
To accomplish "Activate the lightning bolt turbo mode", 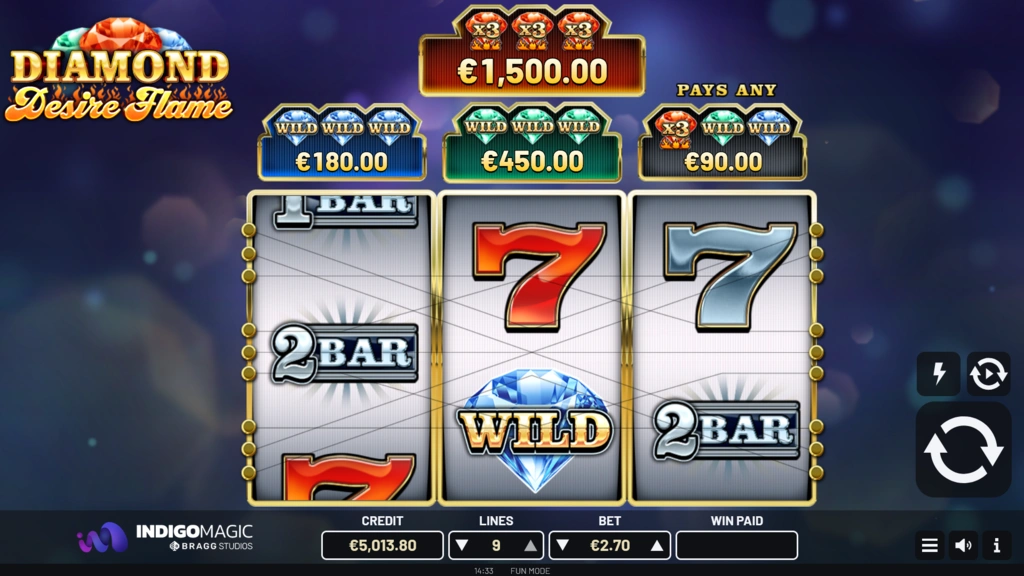I will pos(938,374).
